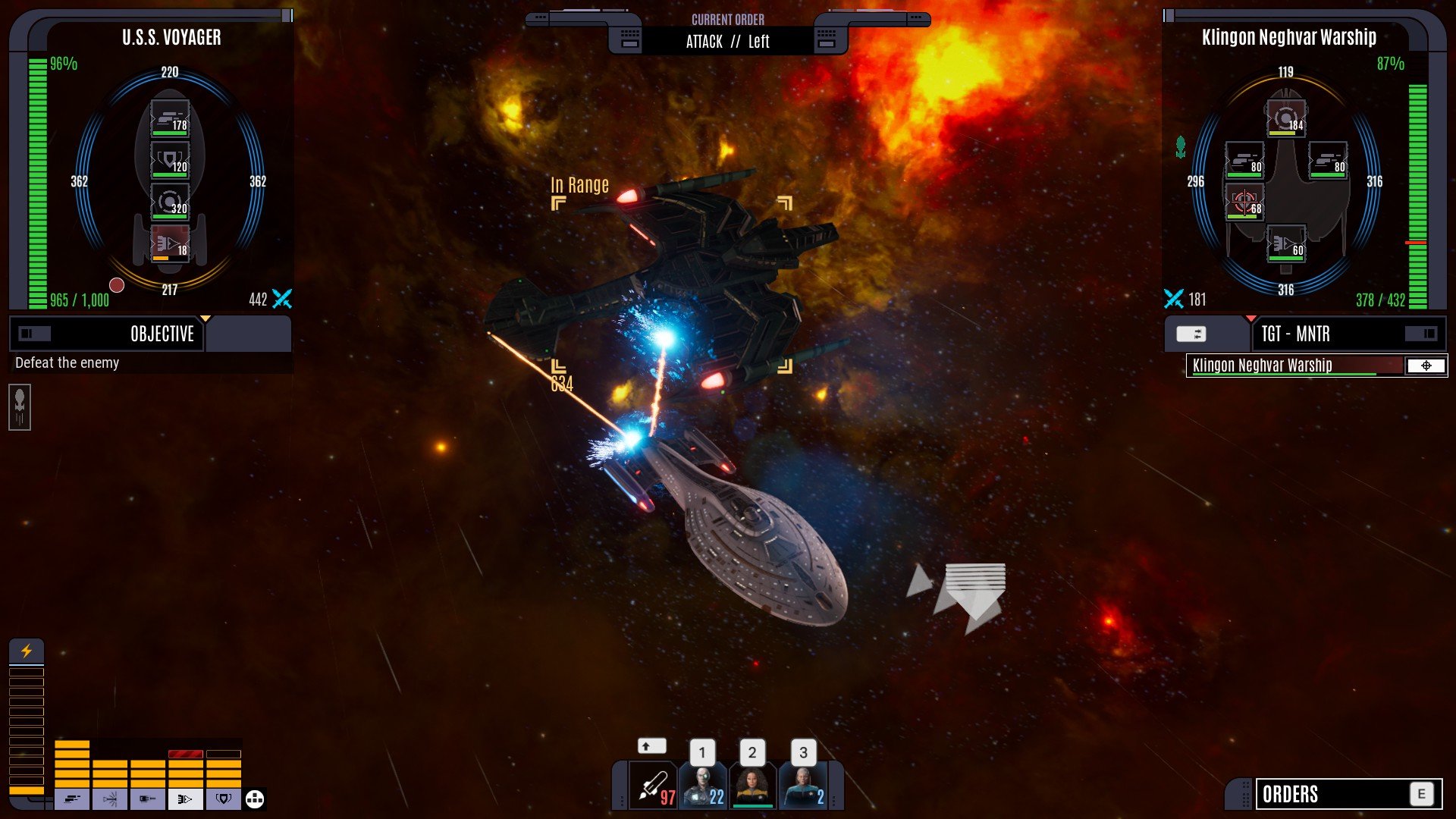Select the weapons power allocation button
The image size is (1456, 819).
coord(72,799)
